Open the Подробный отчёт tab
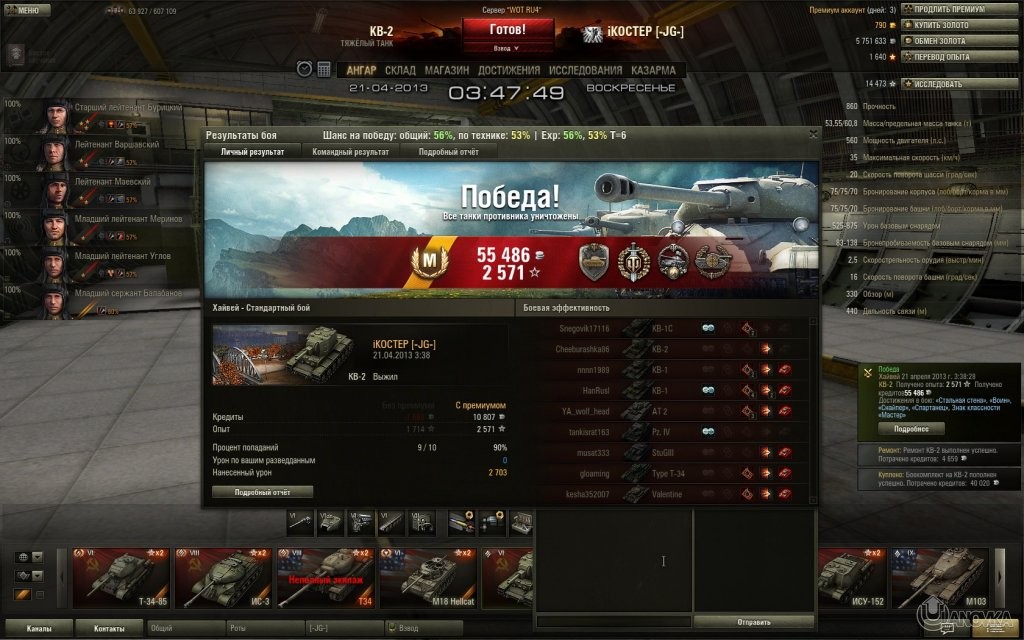1024x640 pixels. click(448, 151)
